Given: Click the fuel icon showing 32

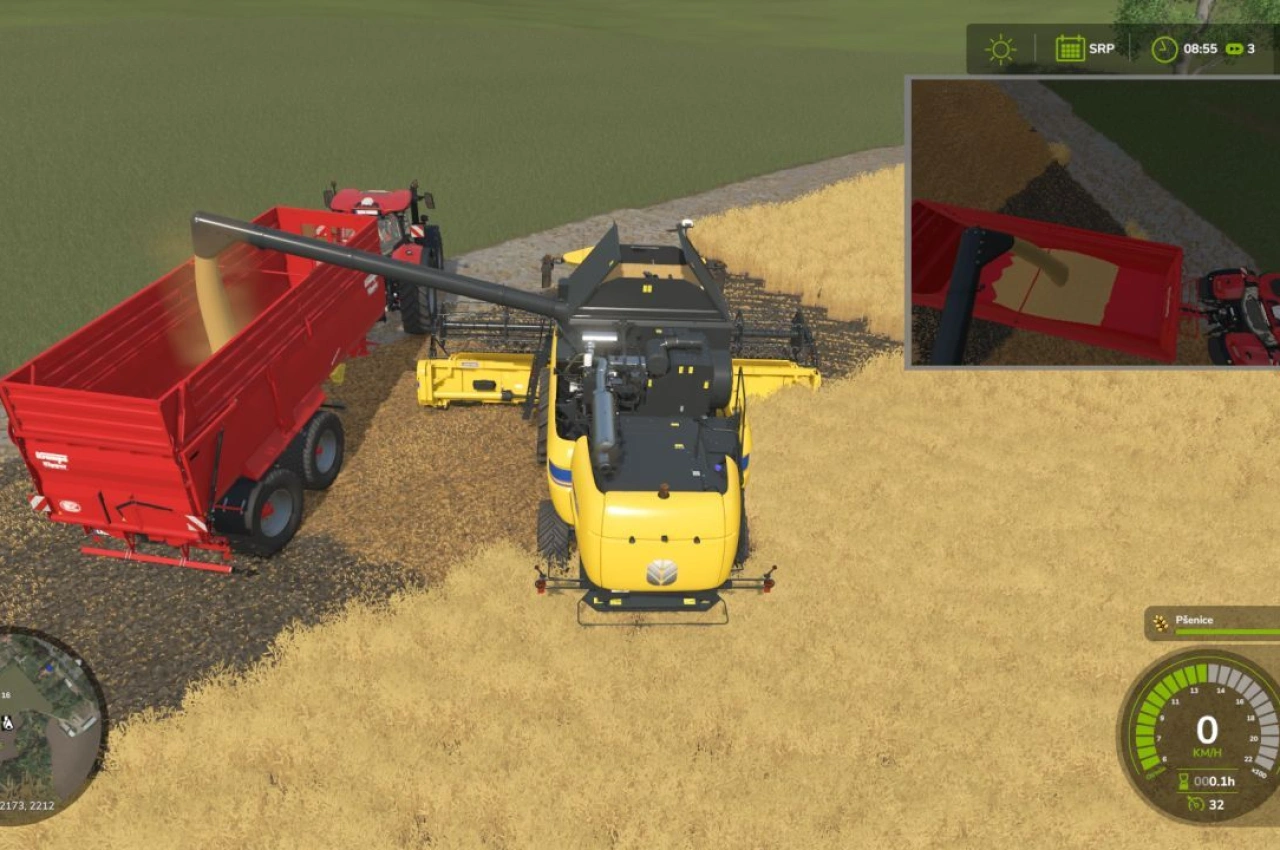Looking at the screenshot, I should [x=1195, y=803].
